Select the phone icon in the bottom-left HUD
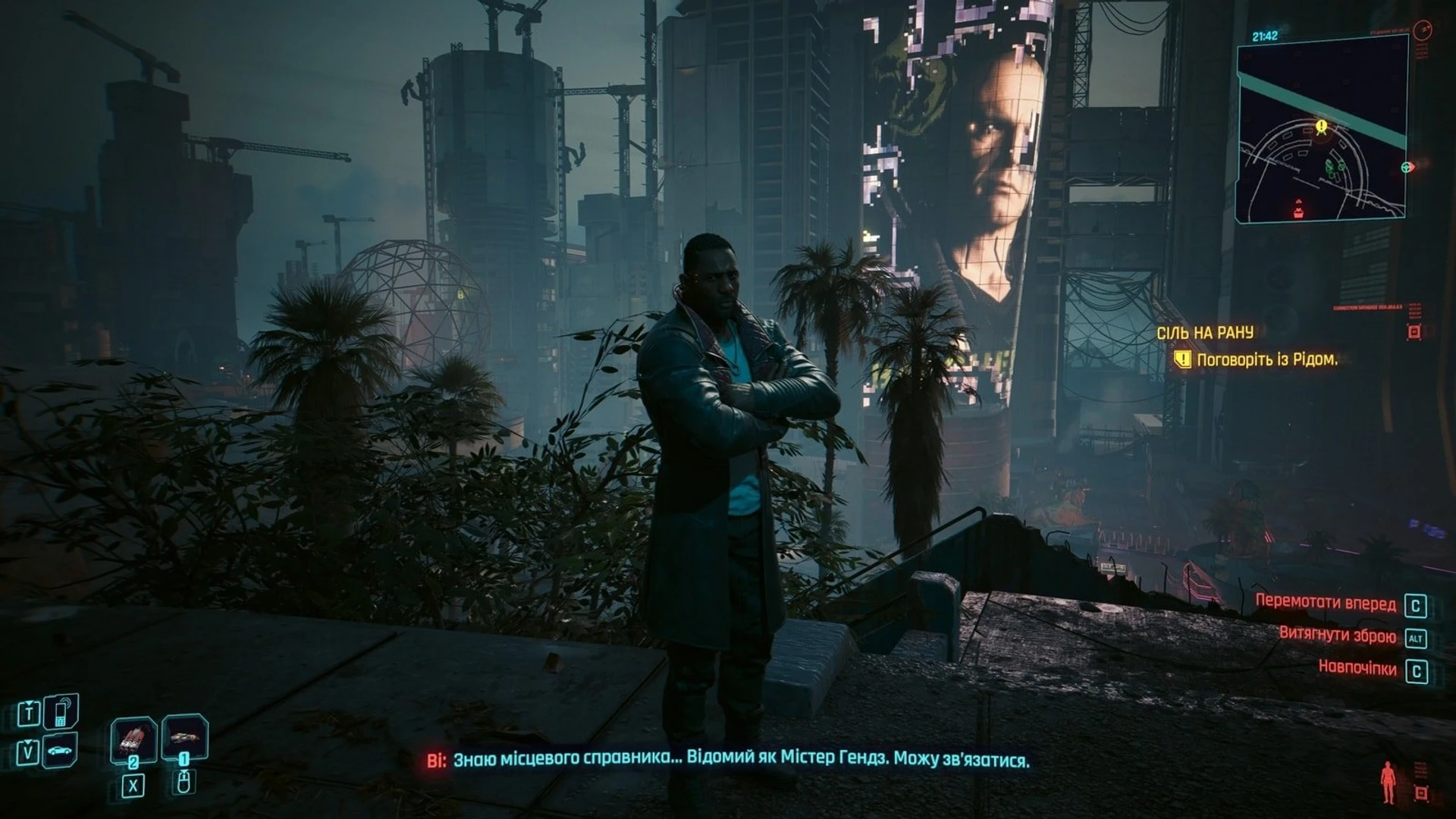1456x819 pixels. pos(61,713)
